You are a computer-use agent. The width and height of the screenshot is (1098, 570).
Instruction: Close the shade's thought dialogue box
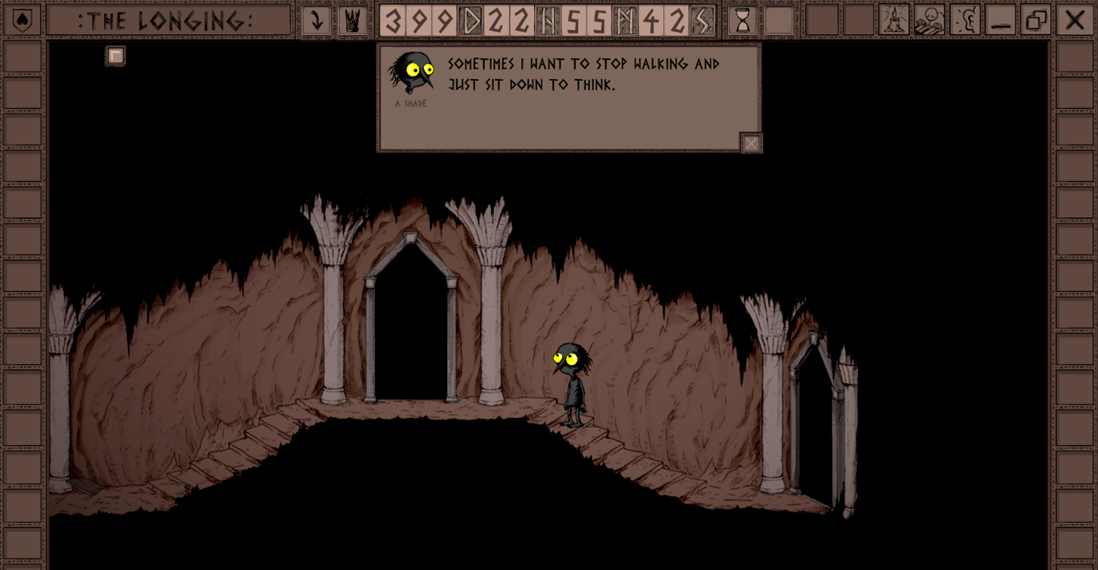(751, 143)
